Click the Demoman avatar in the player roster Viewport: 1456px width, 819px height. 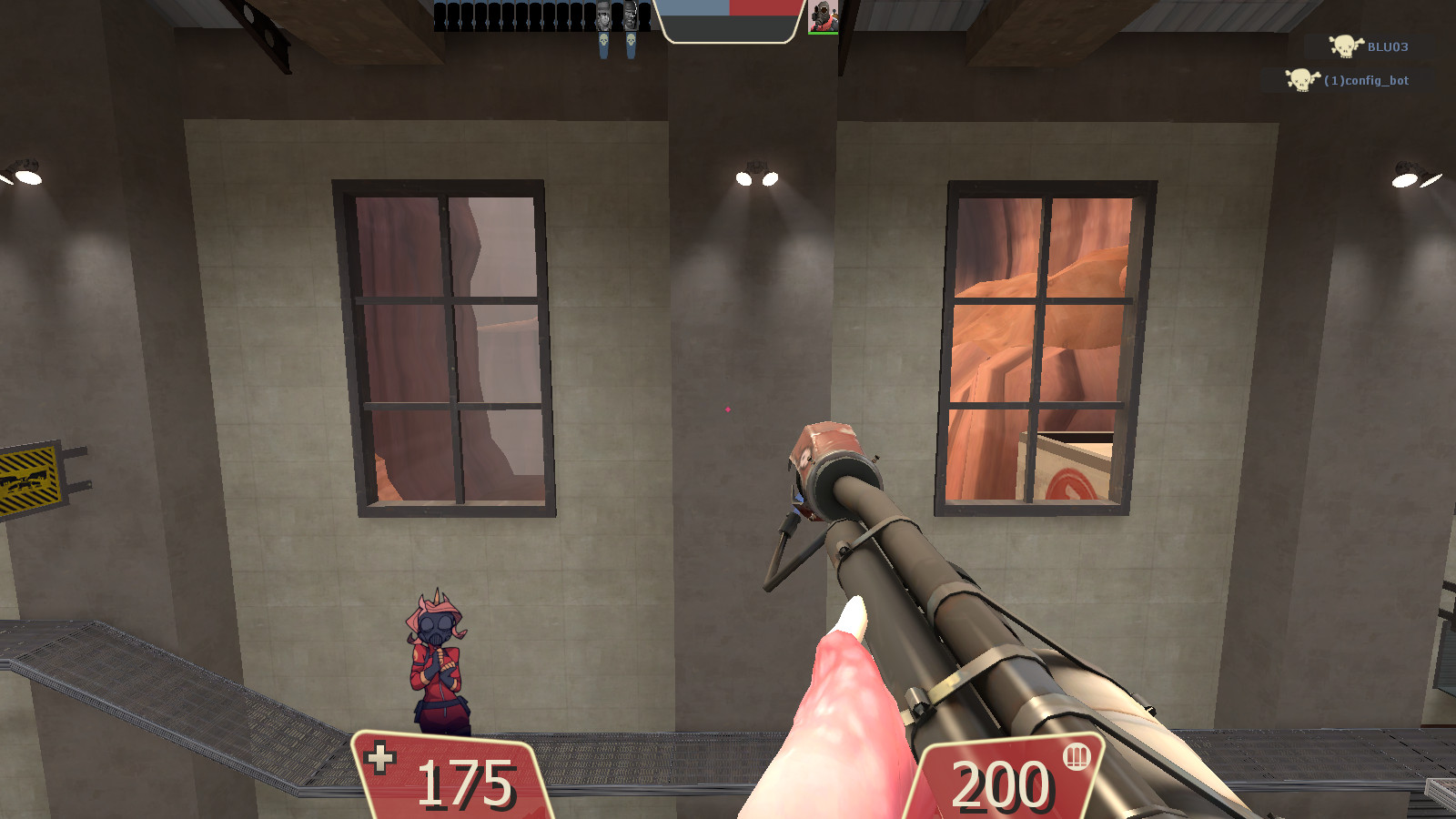[631, 14]
